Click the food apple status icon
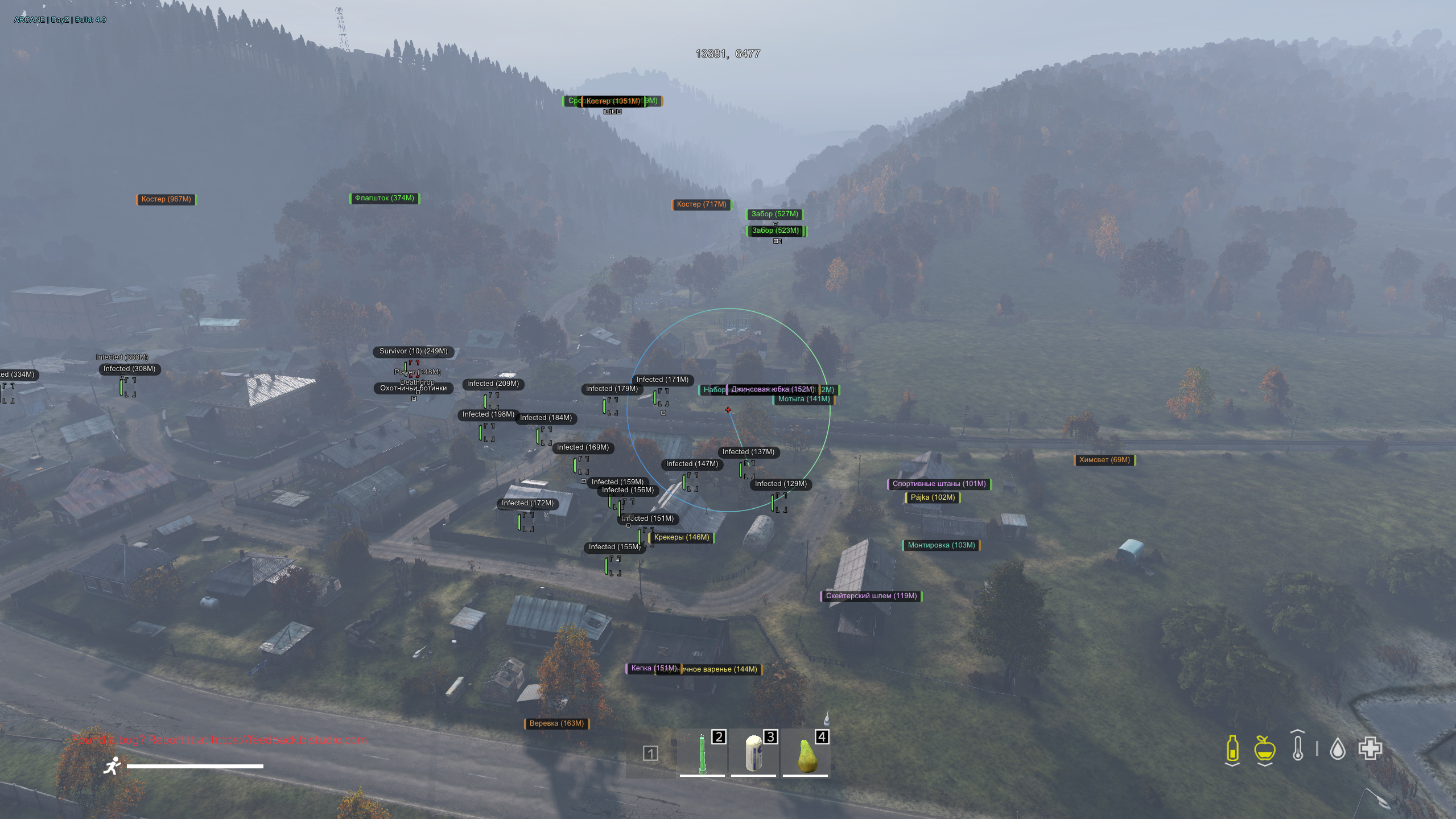 point(1264,749)
